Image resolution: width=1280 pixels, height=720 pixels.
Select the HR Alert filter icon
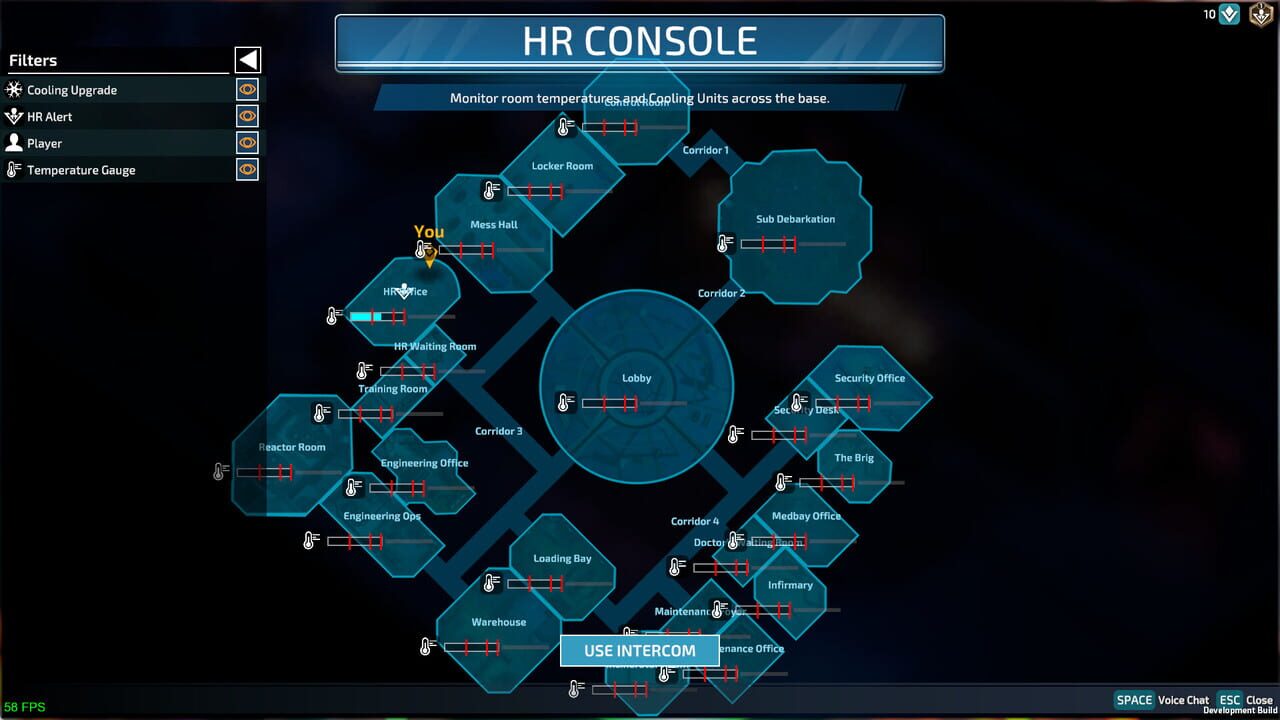pos(14,116)
